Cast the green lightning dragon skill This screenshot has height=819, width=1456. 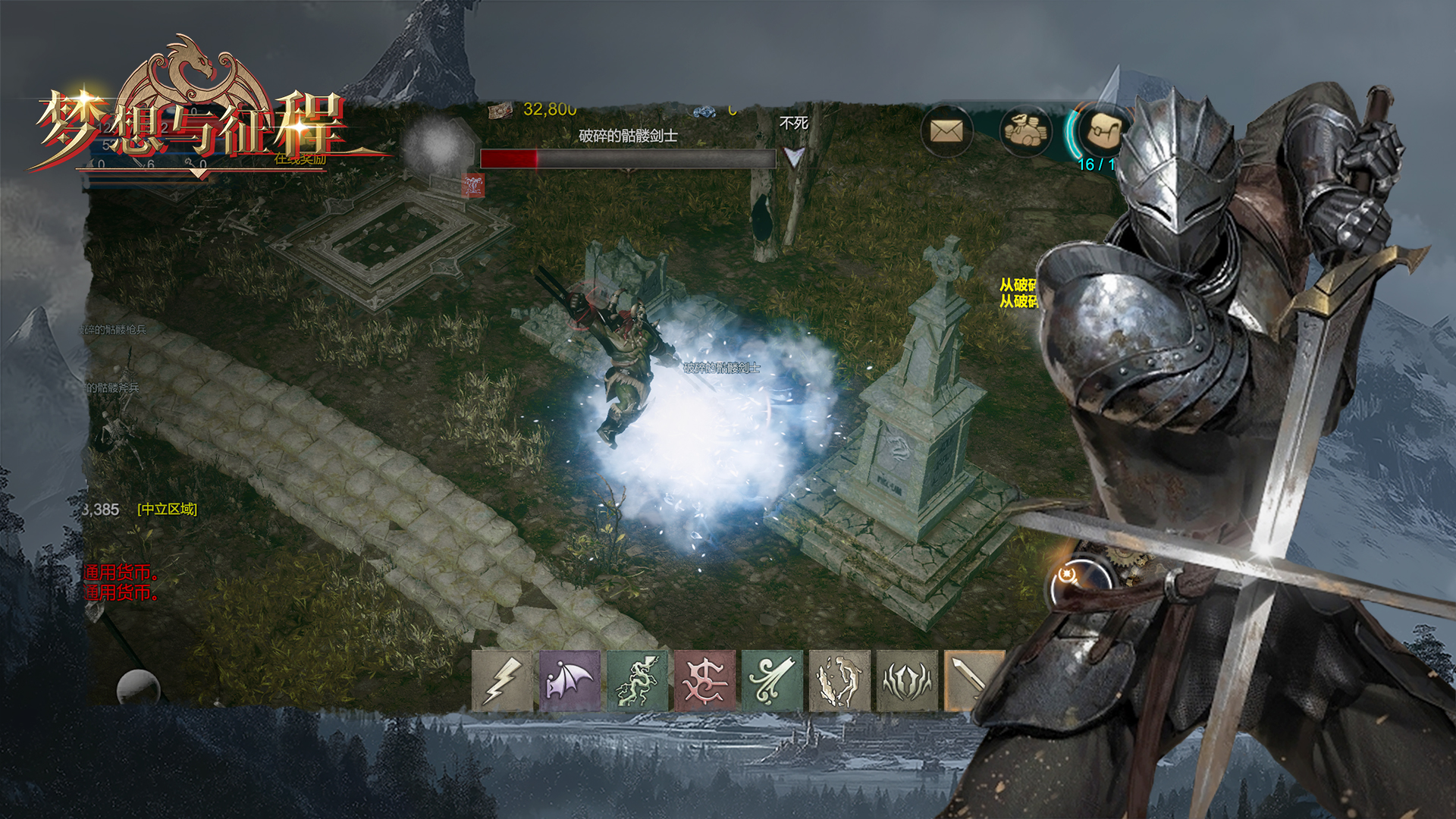coord(637,680)
